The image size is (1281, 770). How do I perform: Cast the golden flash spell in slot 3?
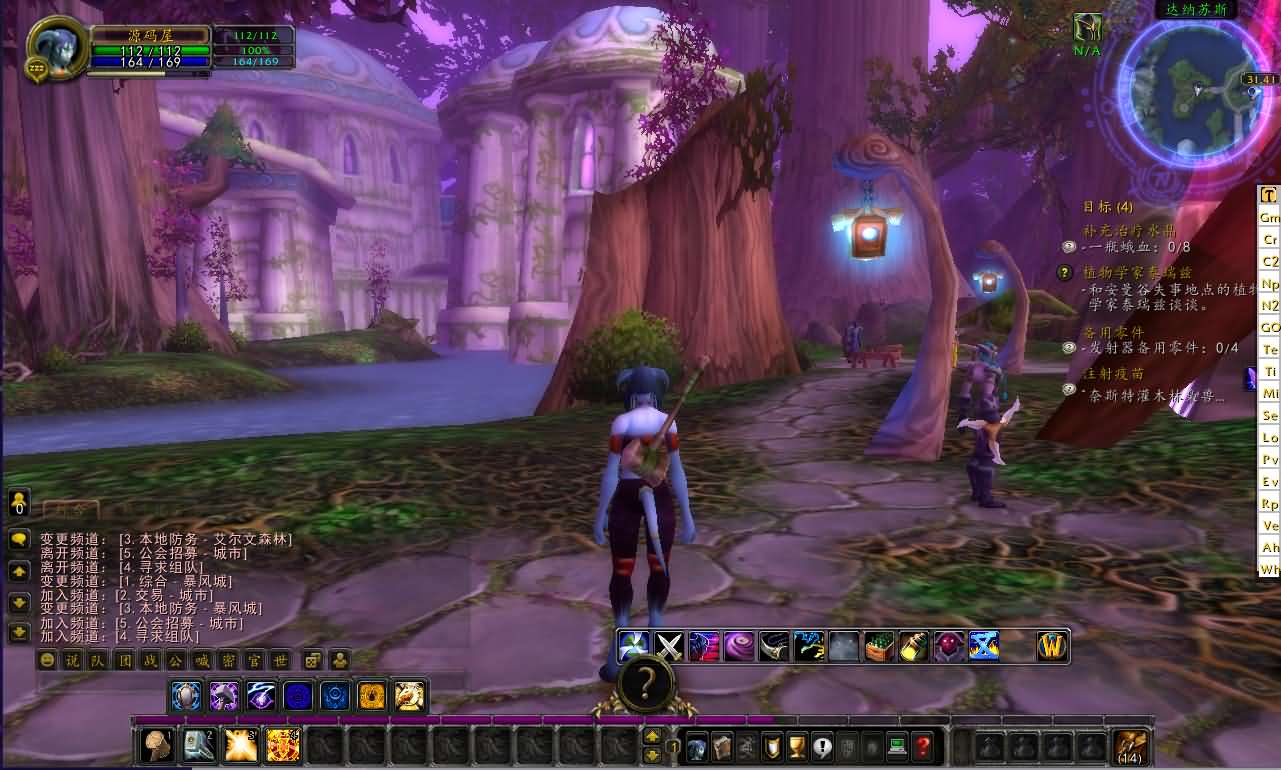[x=241, y=745]
